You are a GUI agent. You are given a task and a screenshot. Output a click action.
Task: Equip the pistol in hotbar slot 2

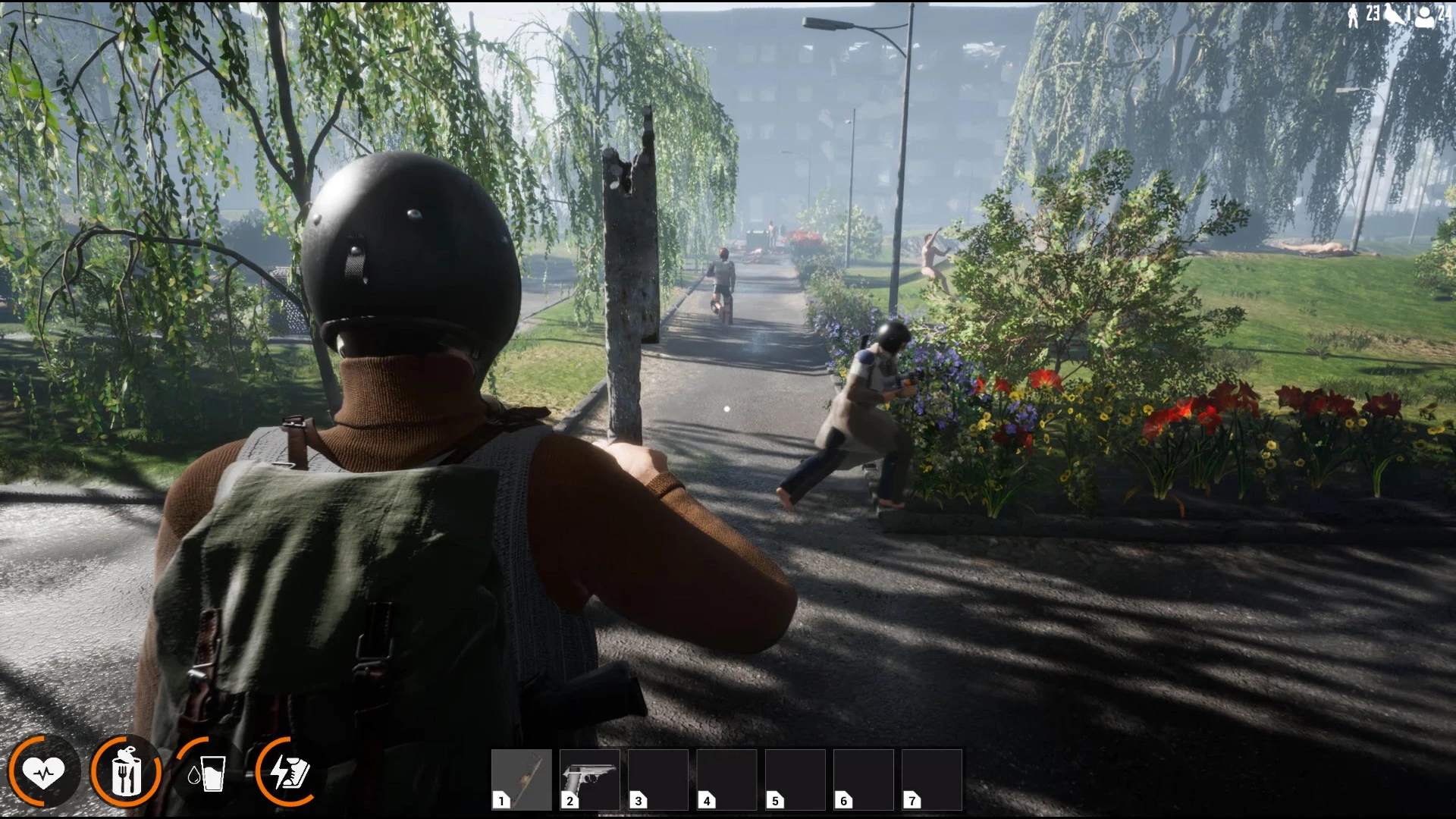click(590, 779)
